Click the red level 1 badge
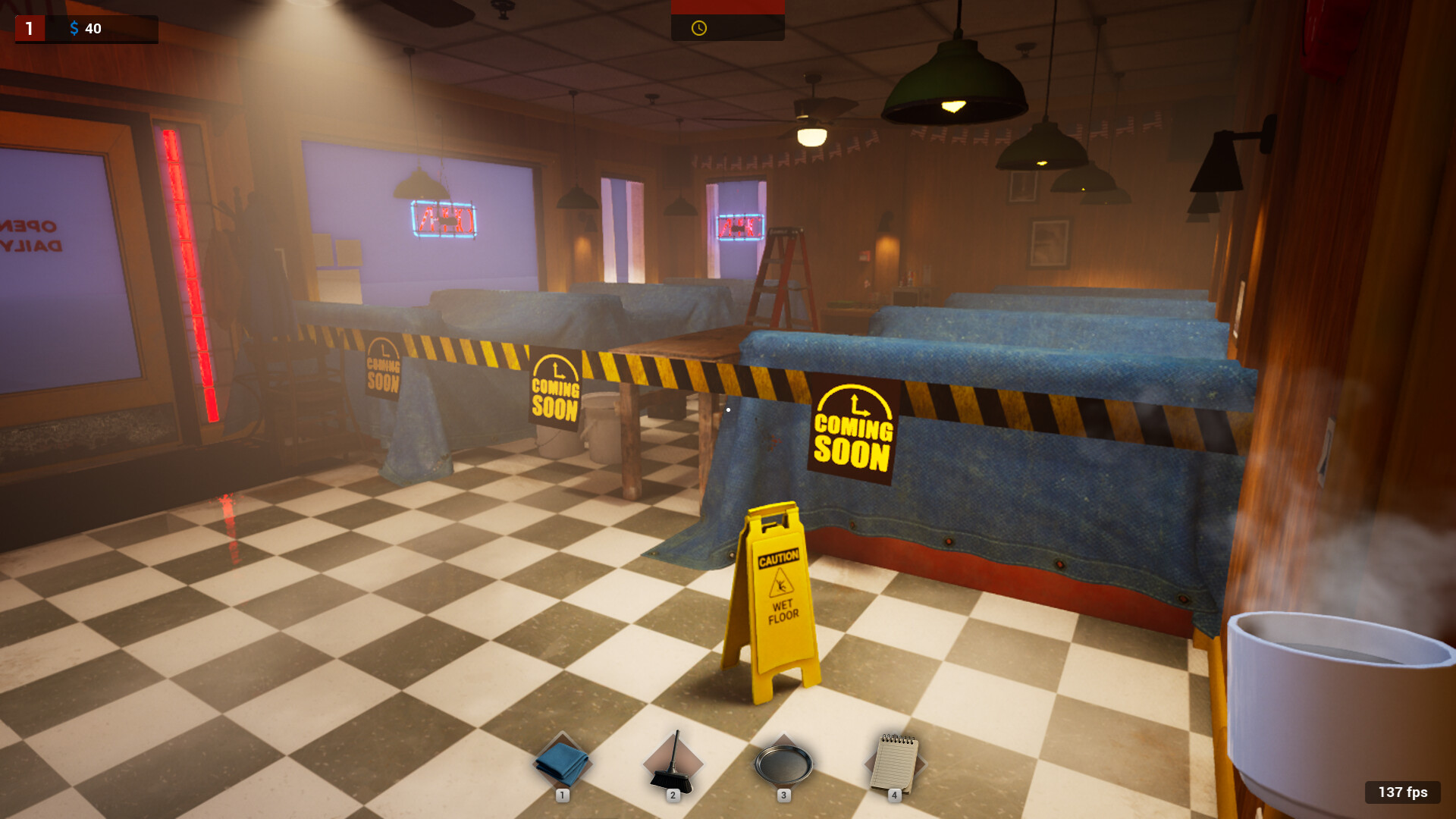This screenshot has height=819, width=1456. click(x=29, y=28)
